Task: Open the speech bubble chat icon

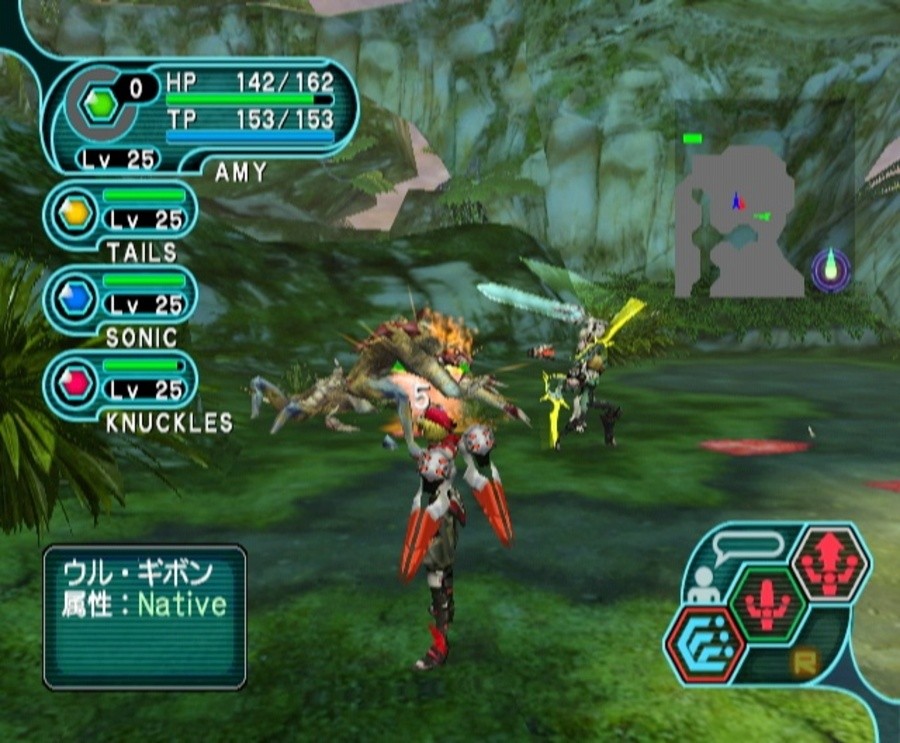Action: (746, 545)
